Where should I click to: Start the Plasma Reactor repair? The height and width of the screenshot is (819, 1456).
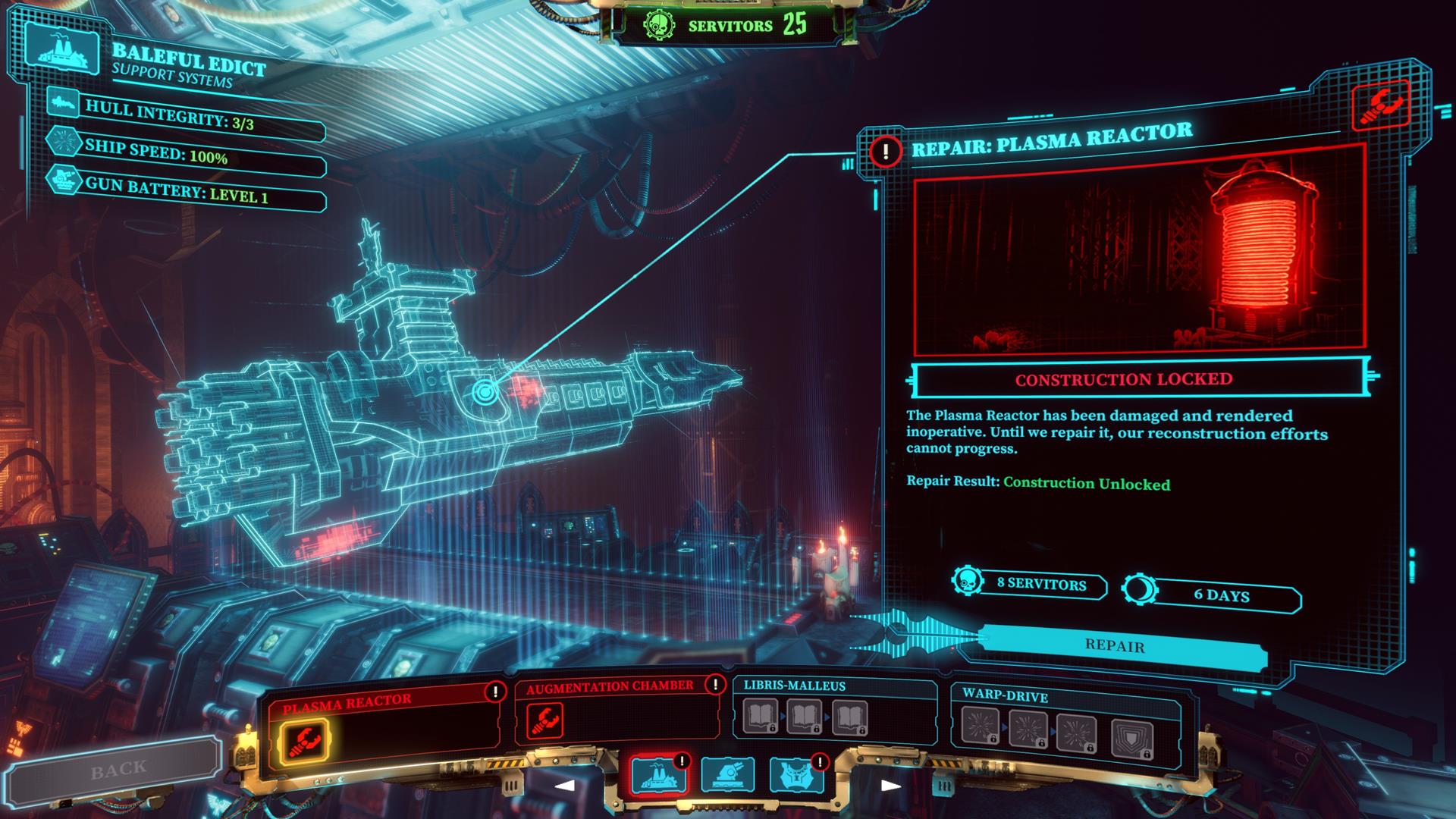point(1115,646)
